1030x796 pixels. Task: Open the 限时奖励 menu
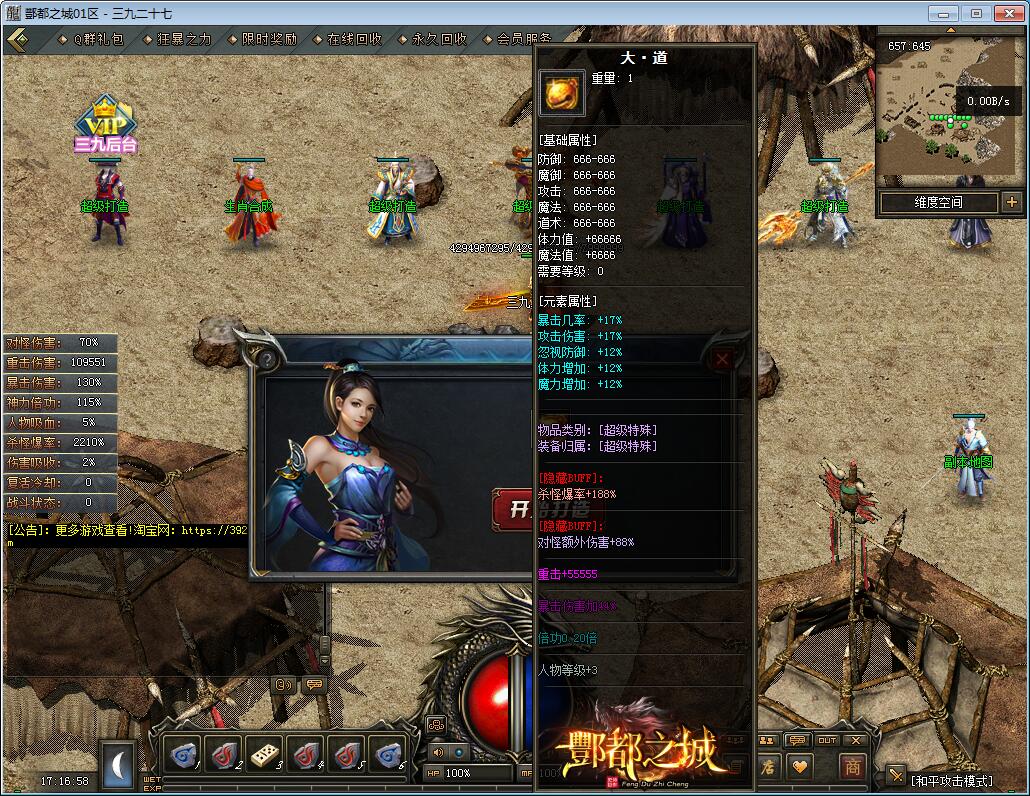click(269, 39)
